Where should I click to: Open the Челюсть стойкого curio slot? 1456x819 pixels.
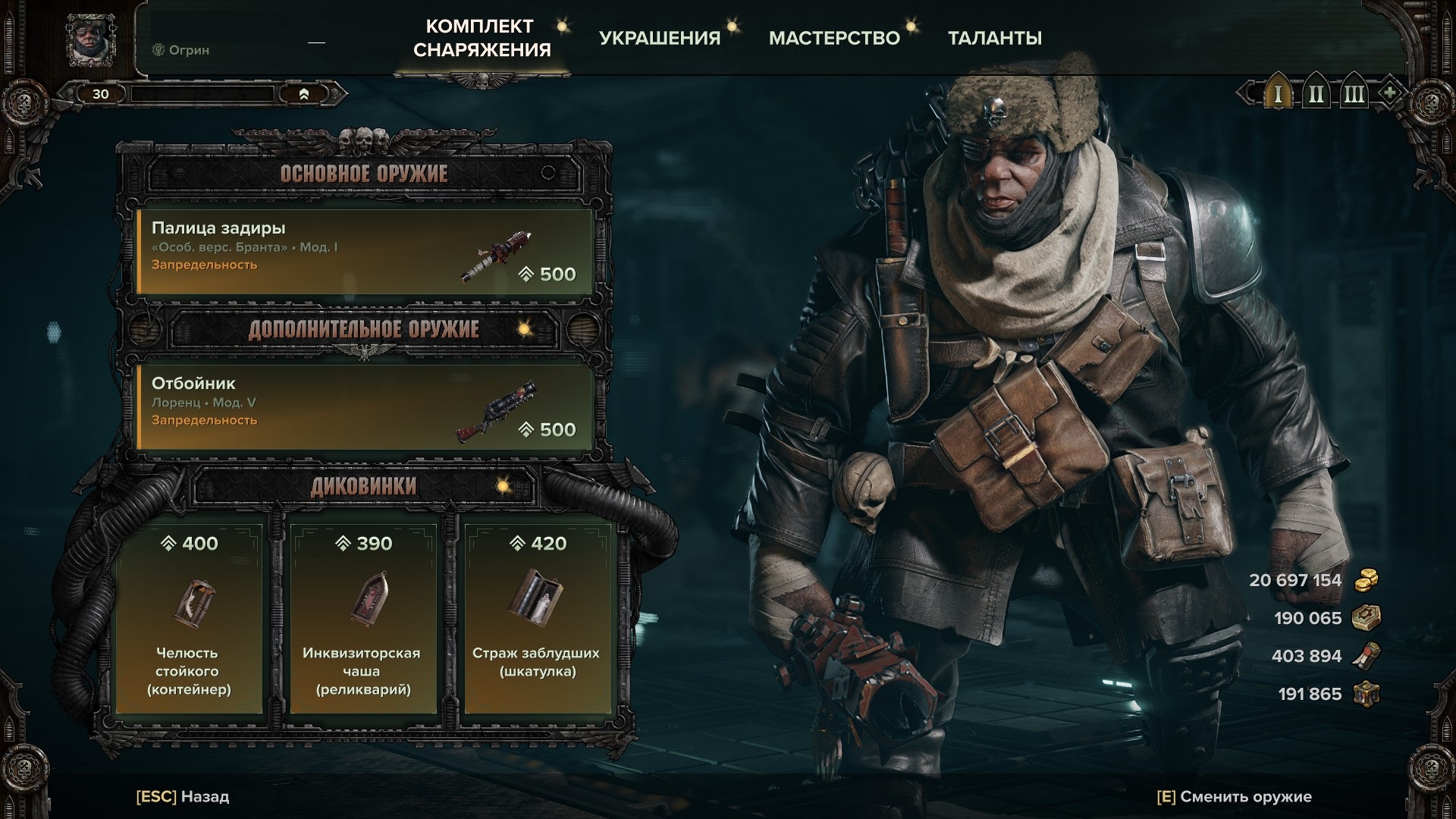coord(189,618)
